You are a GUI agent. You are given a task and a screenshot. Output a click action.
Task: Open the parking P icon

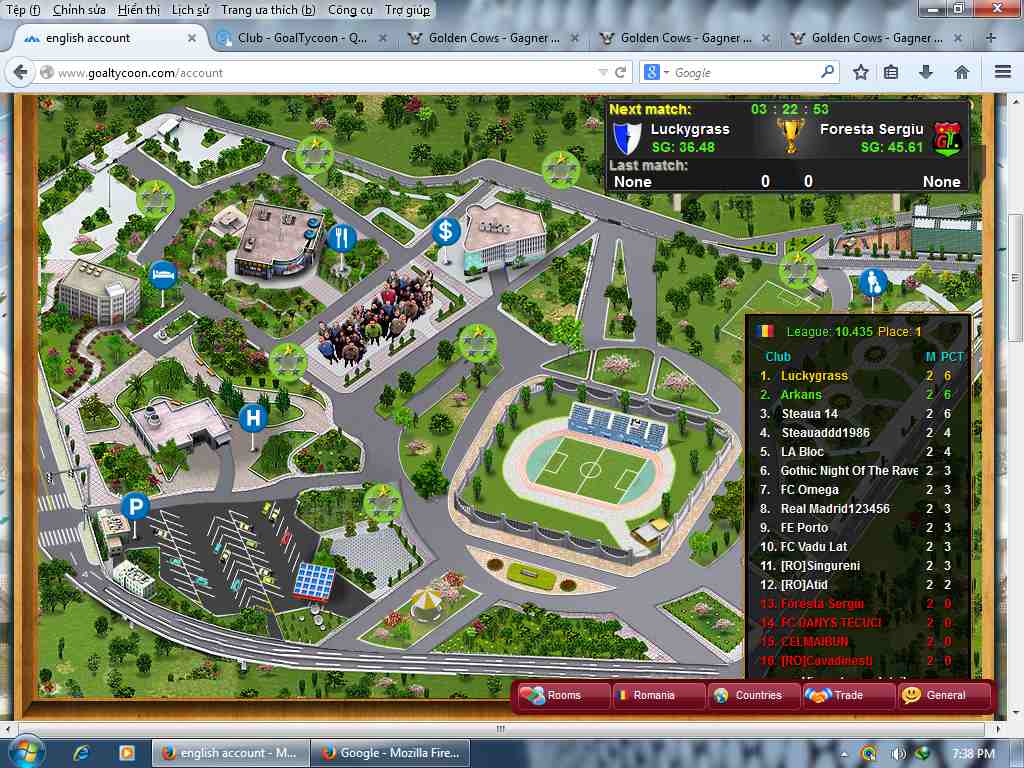tap(135, 507)
